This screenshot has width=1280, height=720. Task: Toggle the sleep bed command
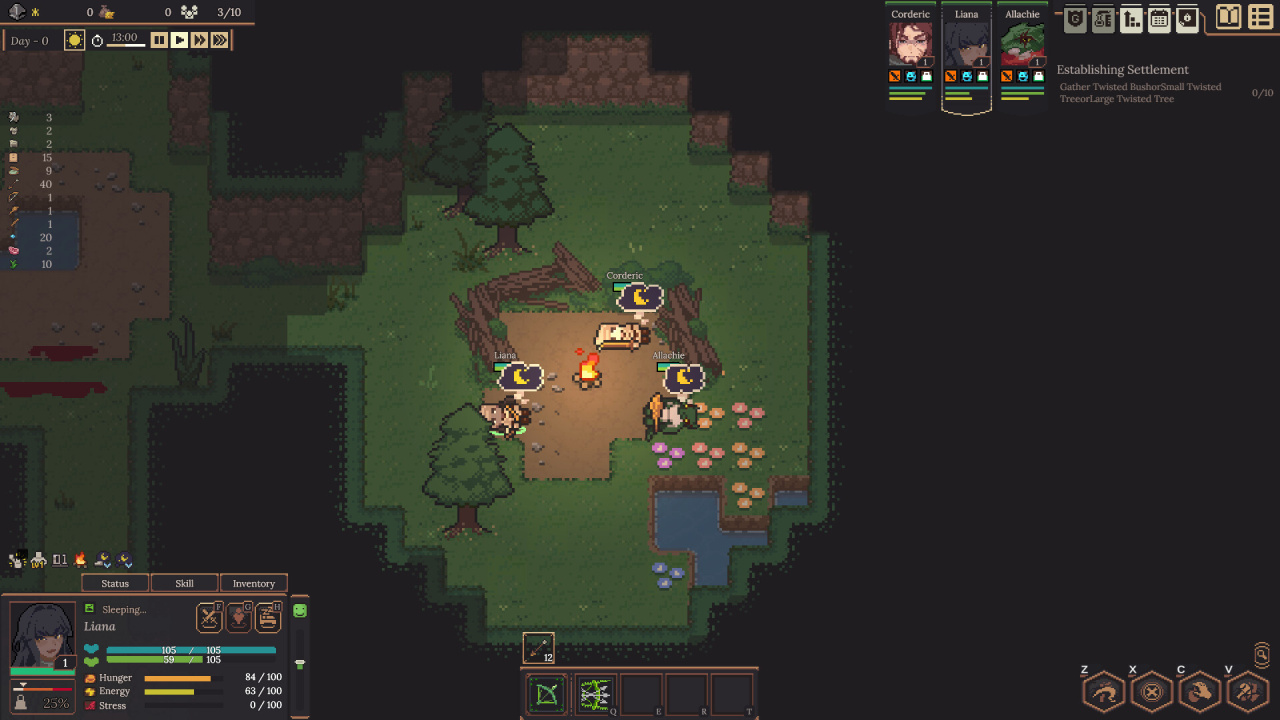268,617
